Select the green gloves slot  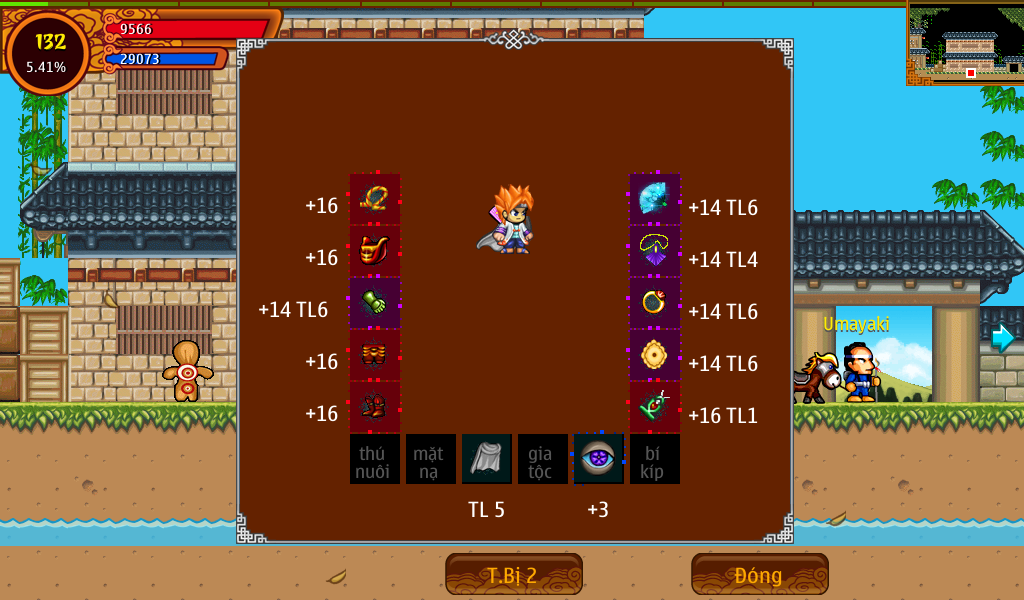[375, 304]
